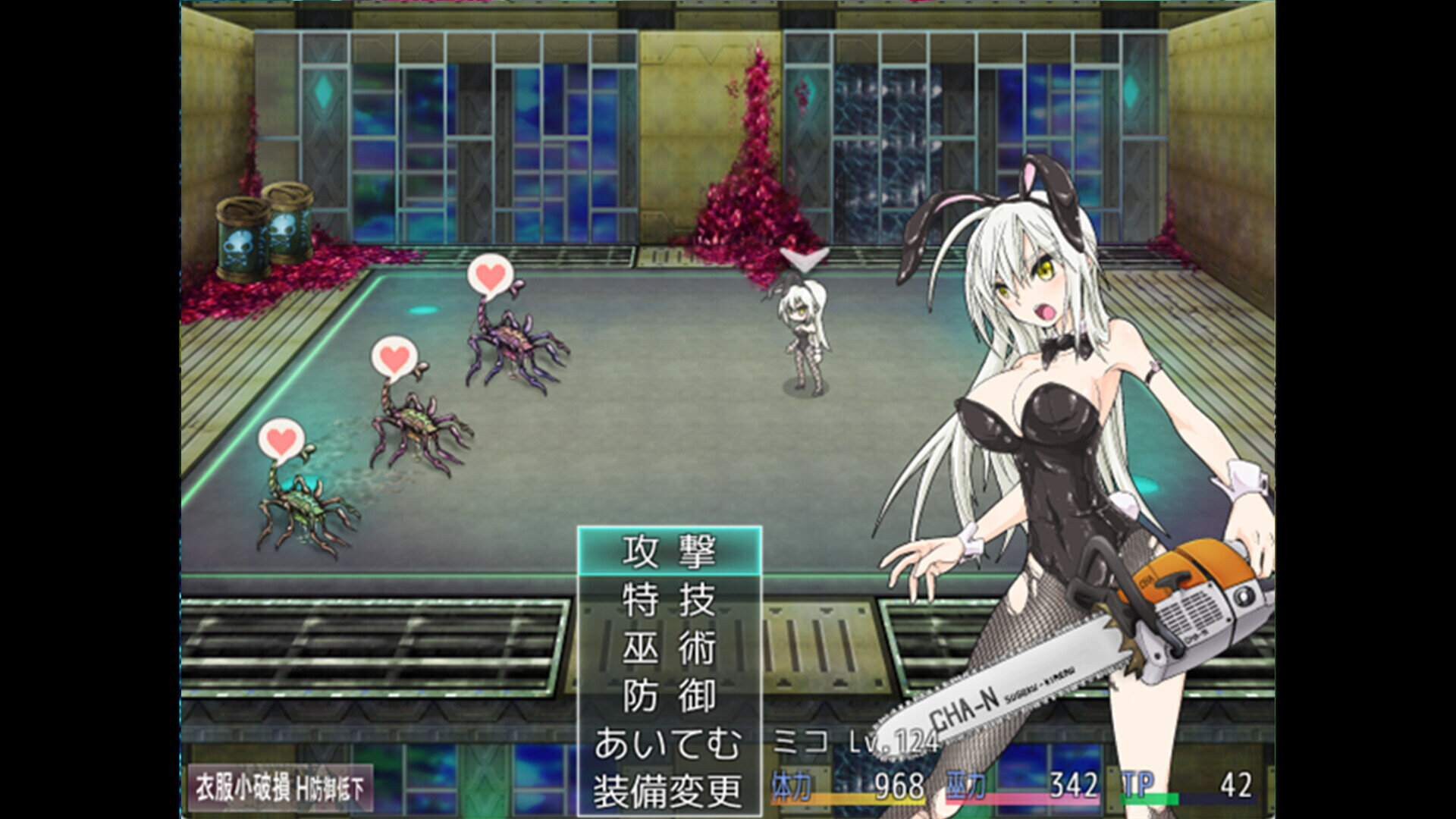Select the 攻撃 attack command
The width and height of the screenshot is (1456, 819).
pos(669,551)
